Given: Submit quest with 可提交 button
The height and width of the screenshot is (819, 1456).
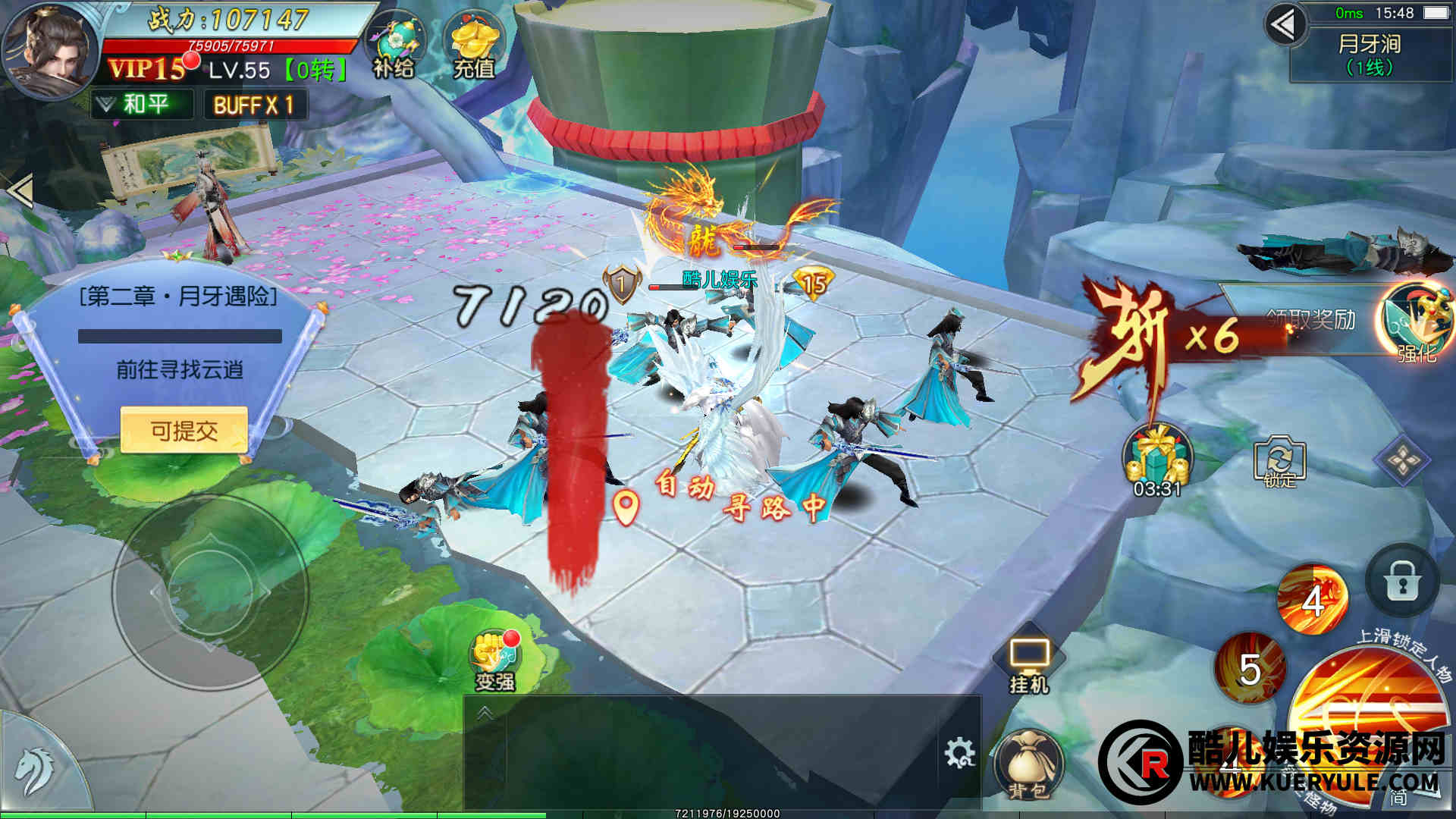Looking at the screenshot, I should click(184, 431).
